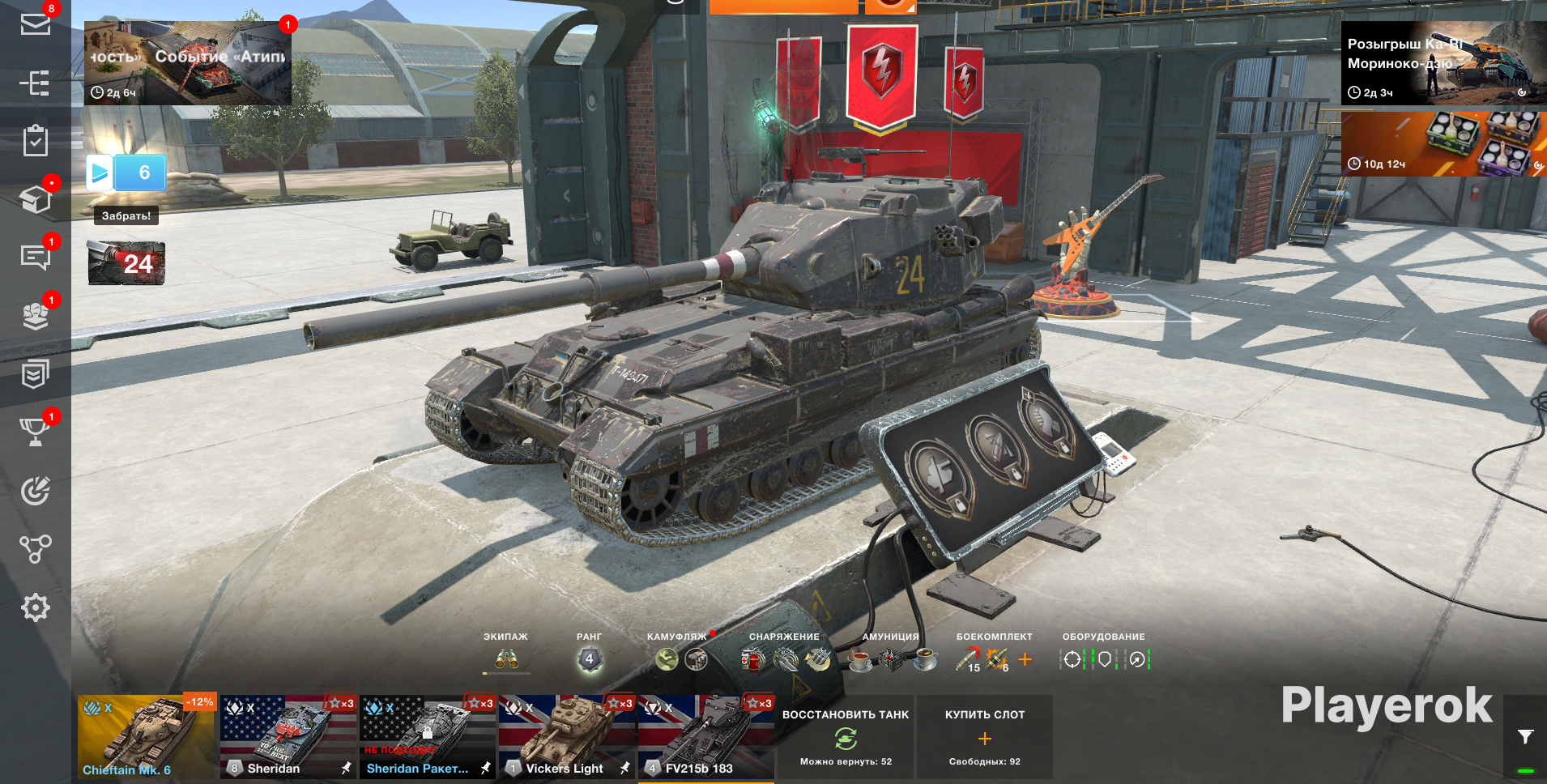Select the FV215b 183 tank card
1547x784 pixels.
pyautogui.click(x=705, y=736)
